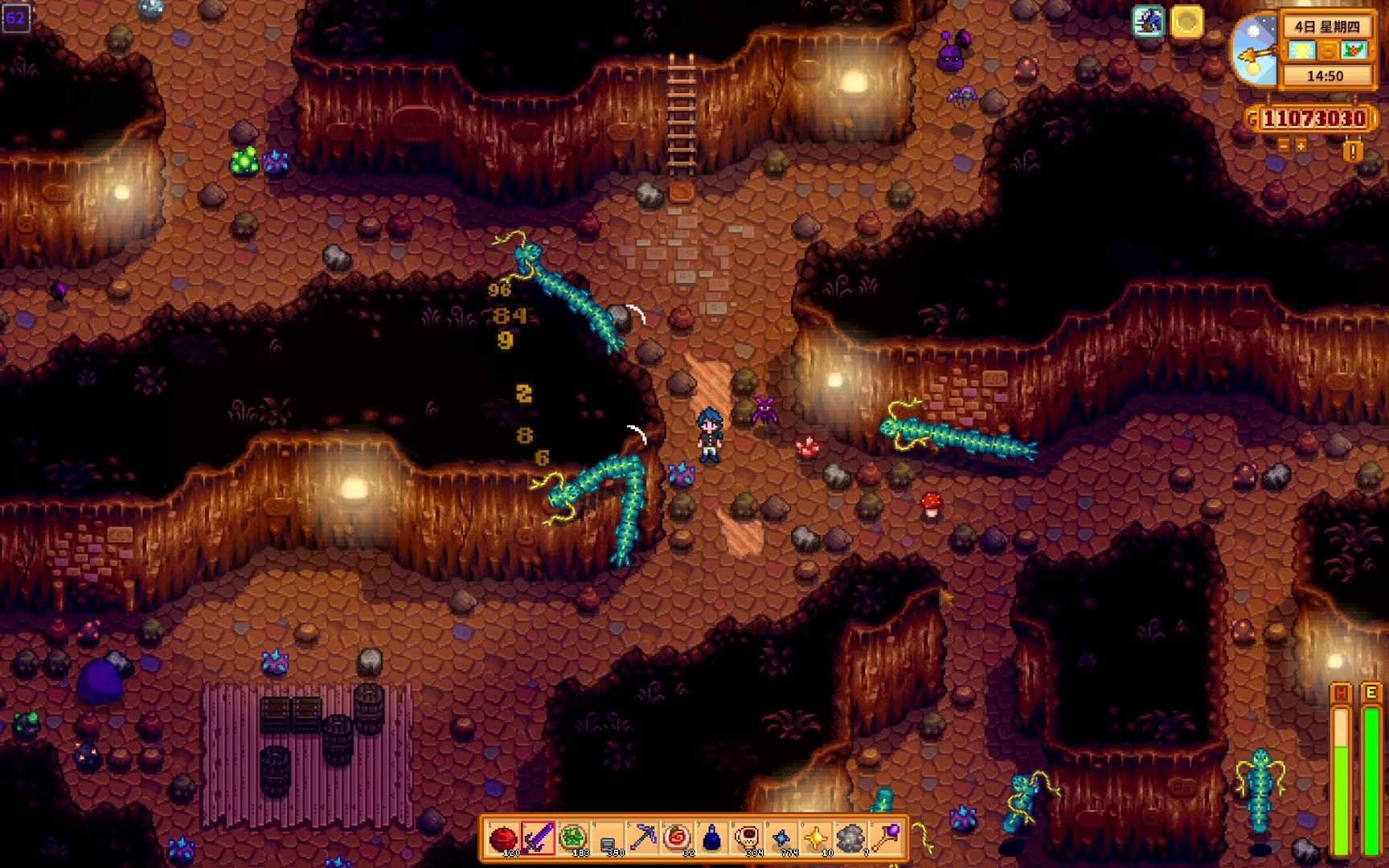Pick the blue crystal shard slot

pyautogui.click(x=782, y=838)
